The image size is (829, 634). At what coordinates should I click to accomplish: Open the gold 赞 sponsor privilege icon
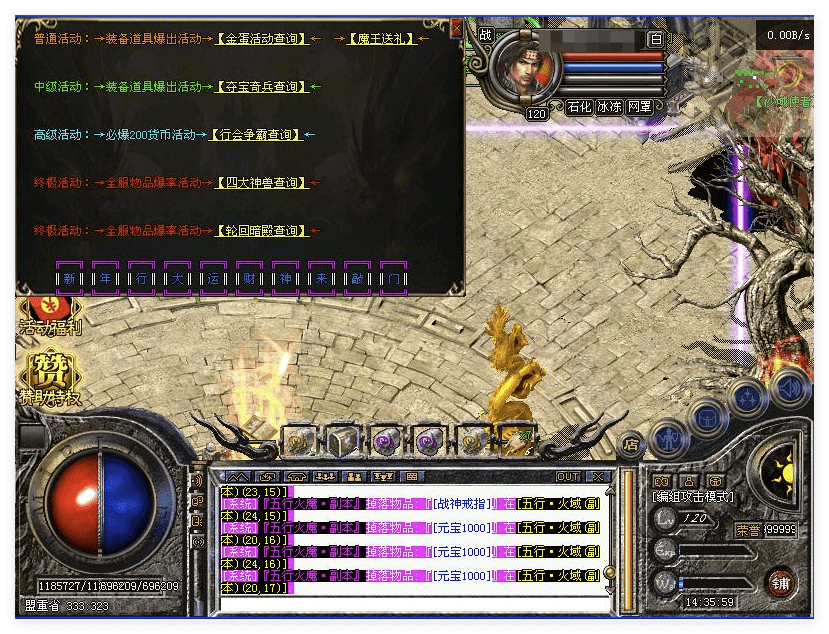(49, 376)
